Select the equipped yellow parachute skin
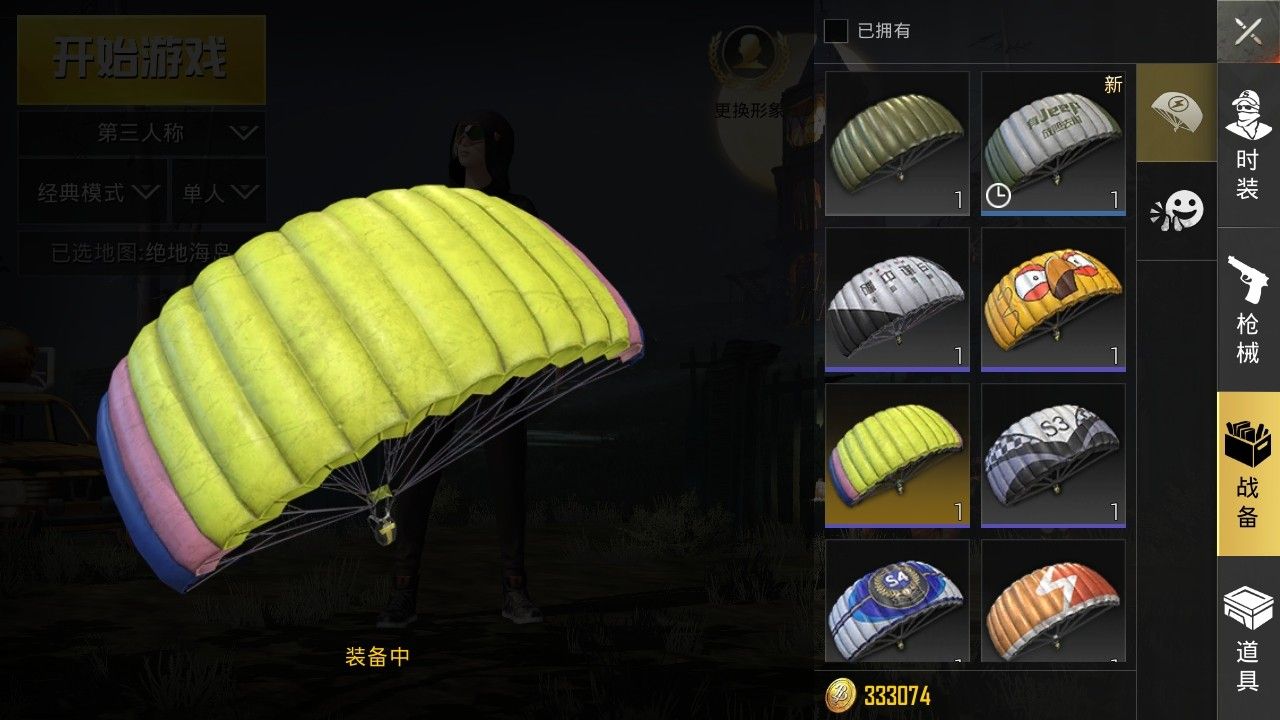Viewport: 1280px width, 720px height. coord(897,455)
